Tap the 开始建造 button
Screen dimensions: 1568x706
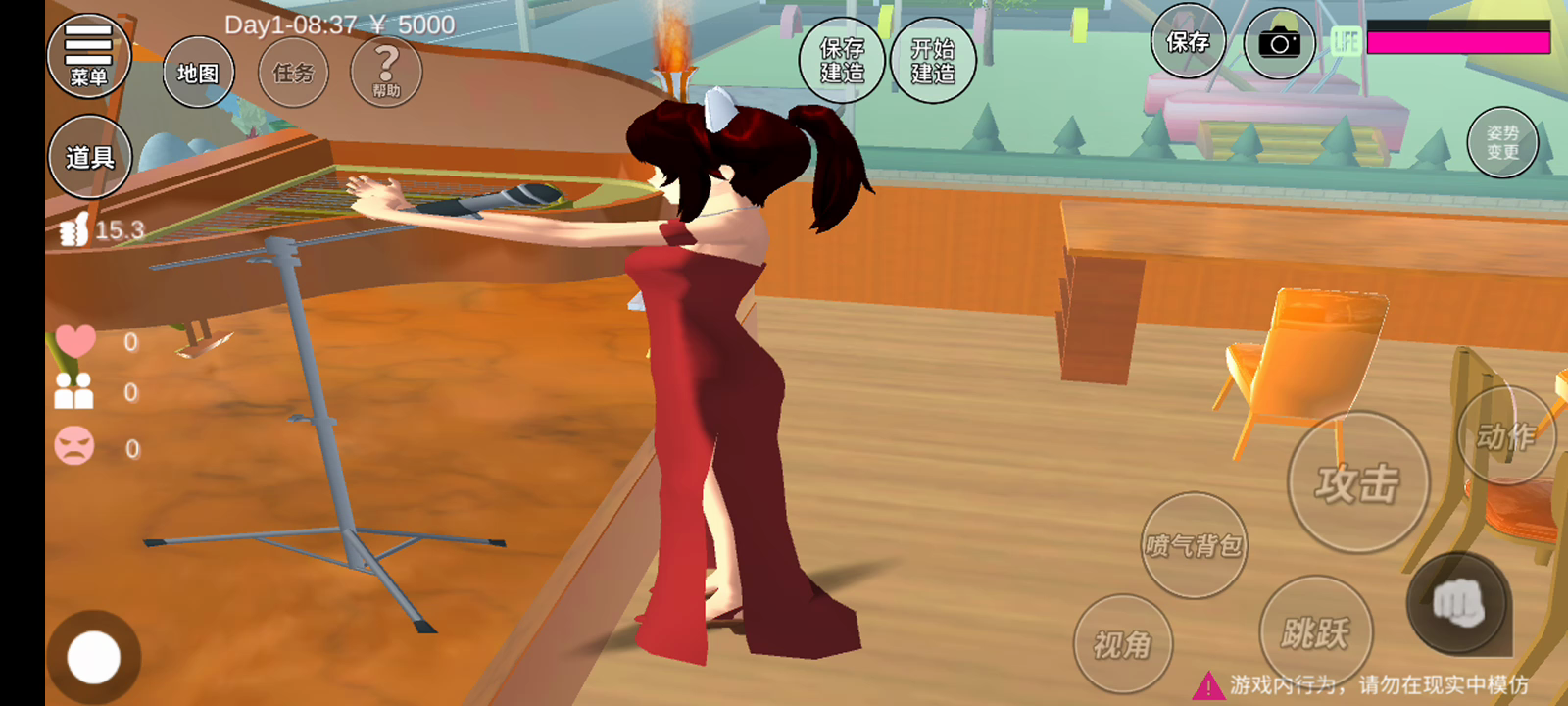pyautogui.click(x=933, y=61)
